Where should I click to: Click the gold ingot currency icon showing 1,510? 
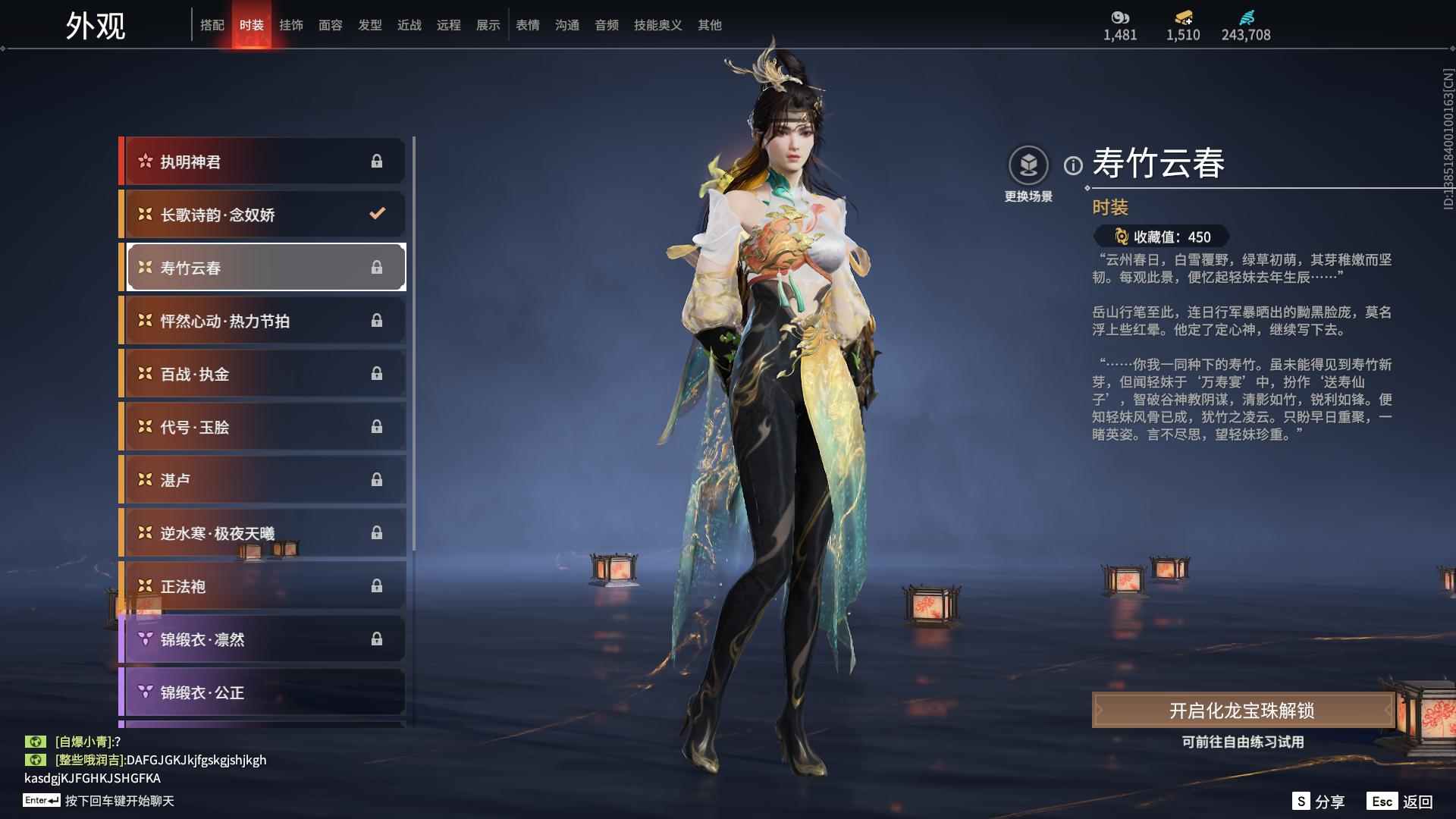click(1181, 18)
